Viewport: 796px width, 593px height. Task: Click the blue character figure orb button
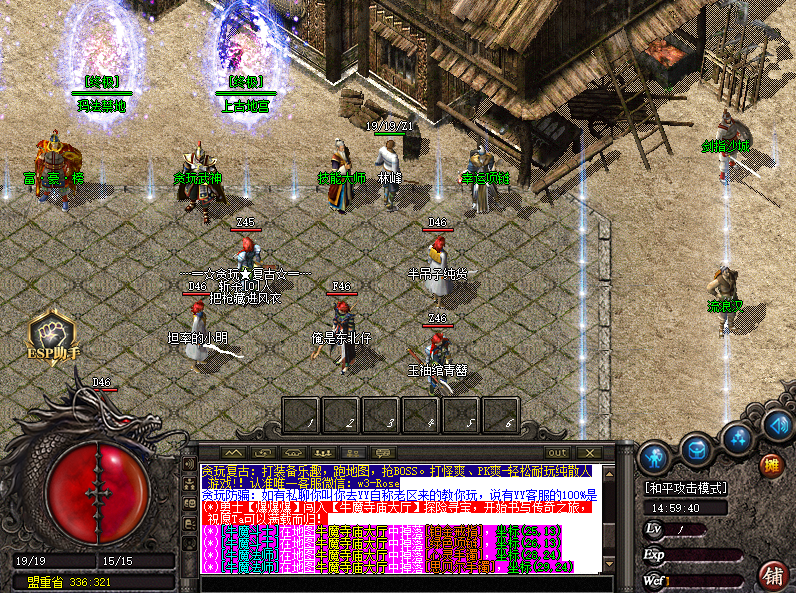click(655, 456)
